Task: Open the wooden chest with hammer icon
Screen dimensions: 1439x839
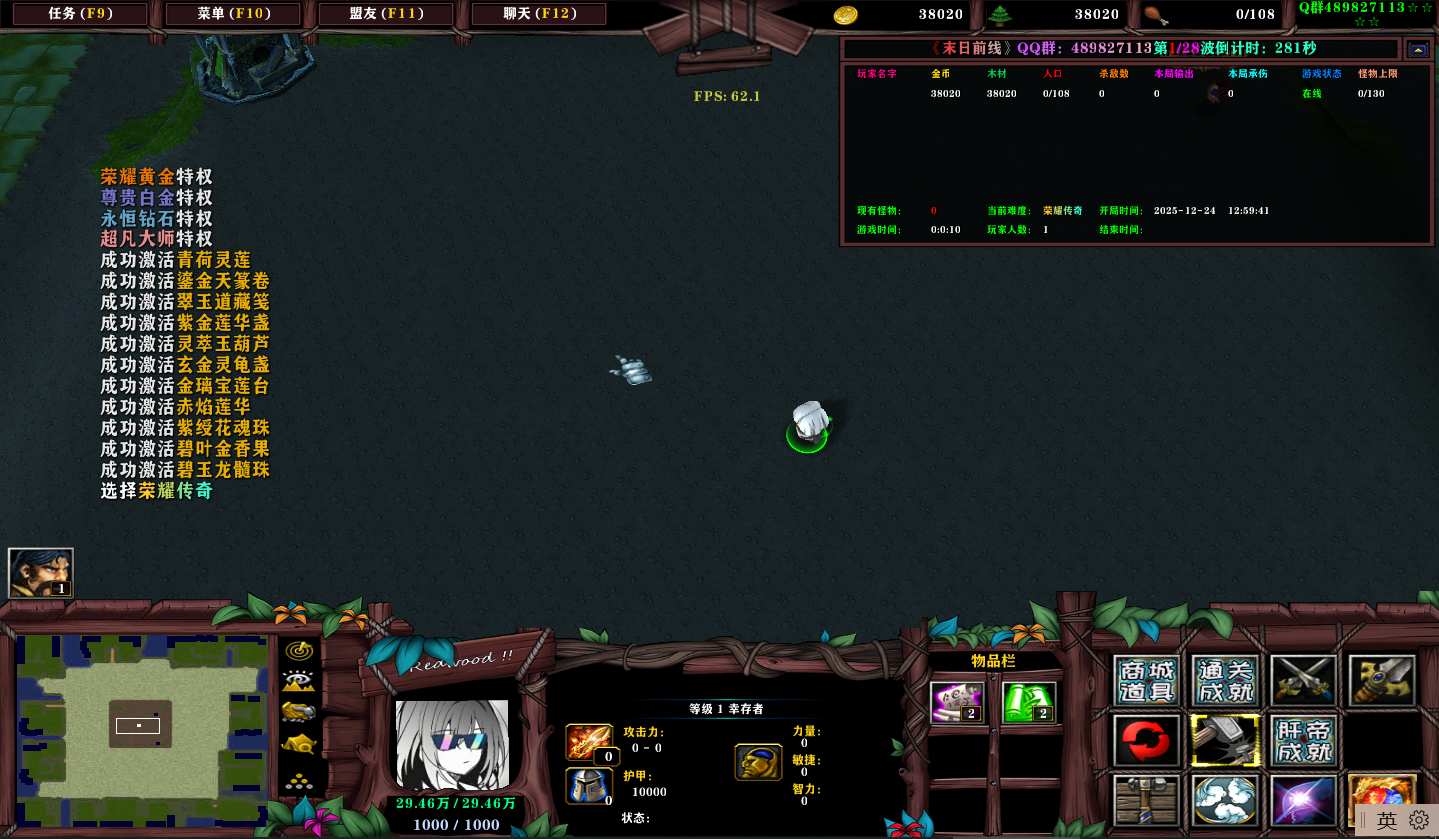Action: pyautogui.click(x=1147, y=800)
